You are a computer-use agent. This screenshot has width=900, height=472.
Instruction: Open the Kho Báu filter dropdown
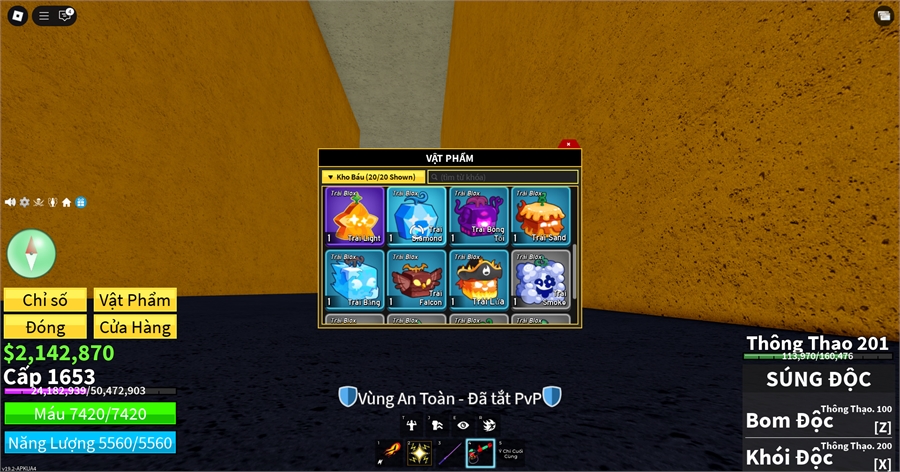point(371,177)
